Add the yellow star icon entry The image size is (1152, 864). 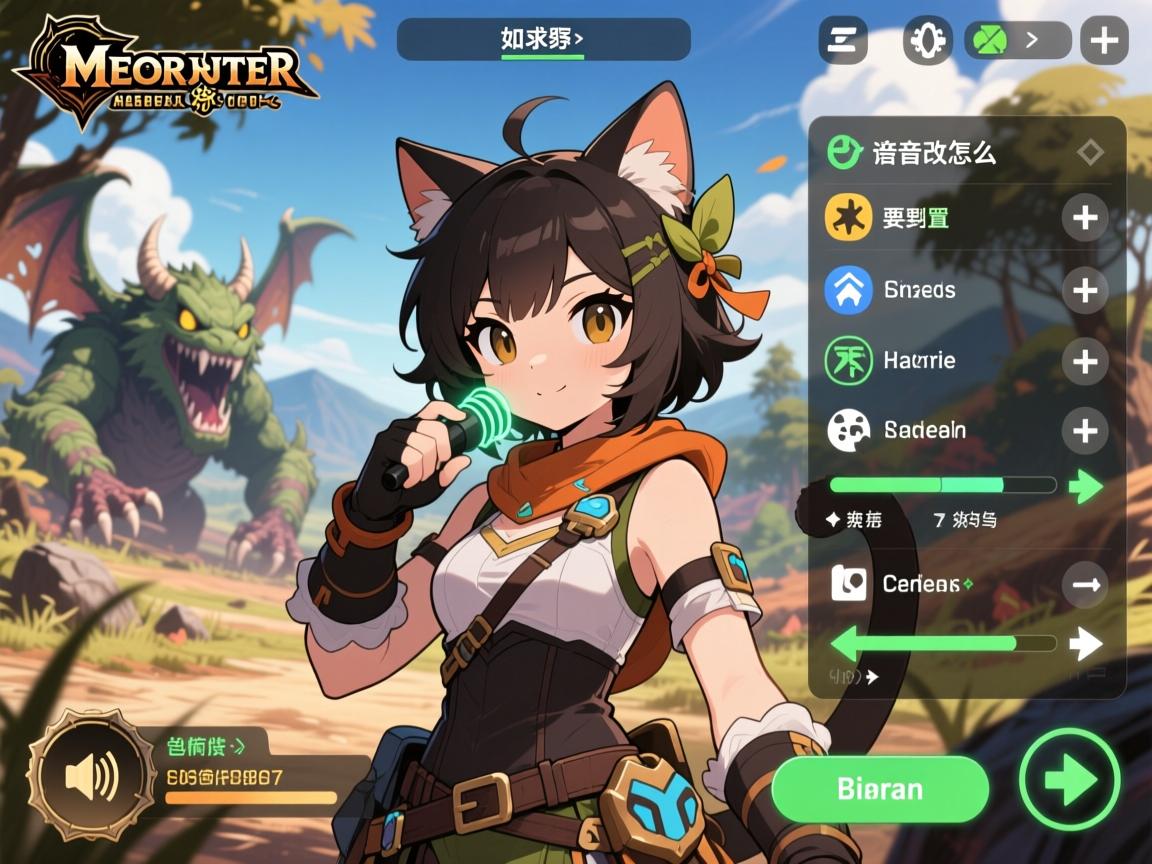pyautogui.click(x=1085, y=217)
